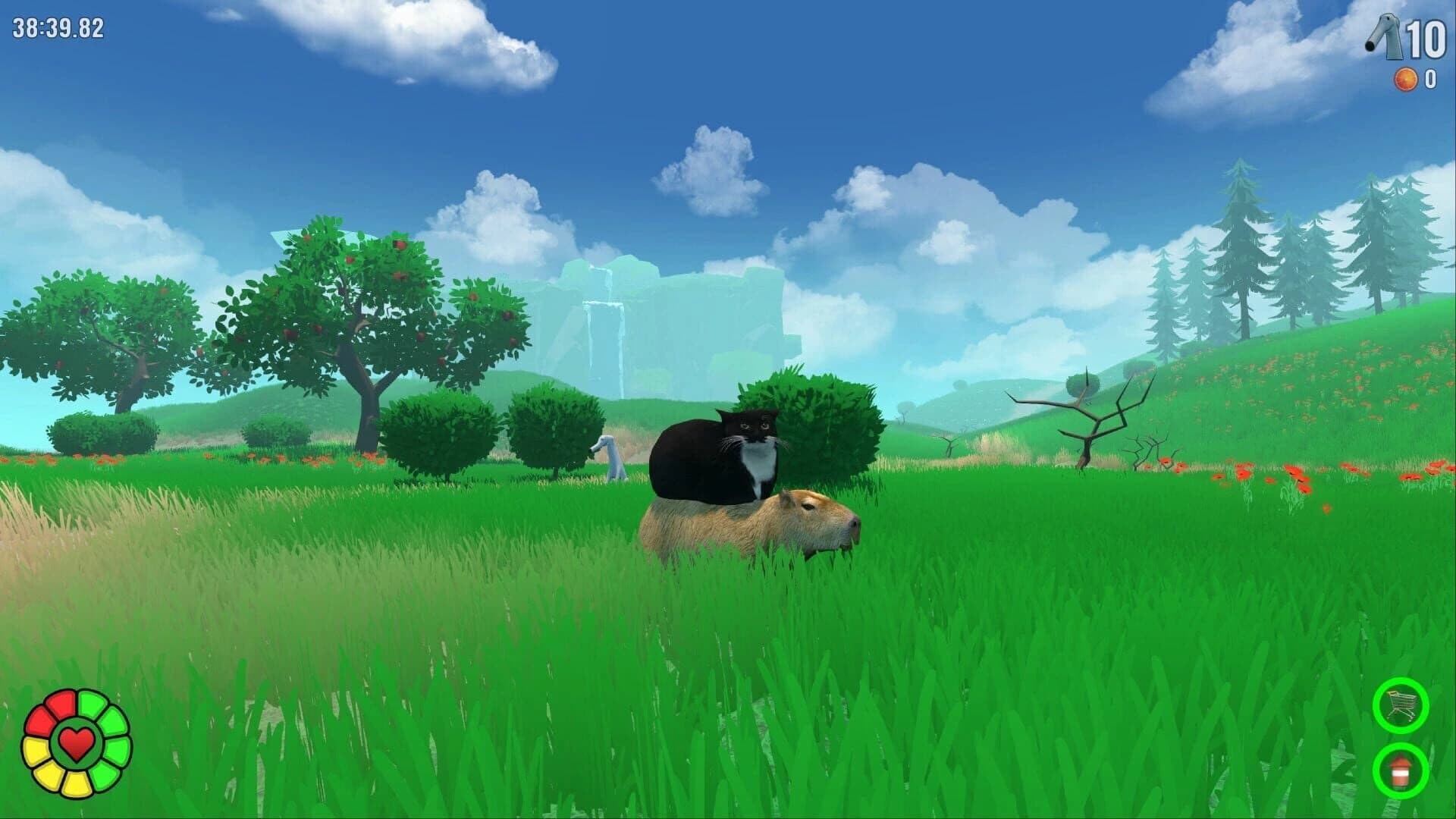Expand the shaker button's green ring
Viewport: 1456px width, 819px height.
1401,770
